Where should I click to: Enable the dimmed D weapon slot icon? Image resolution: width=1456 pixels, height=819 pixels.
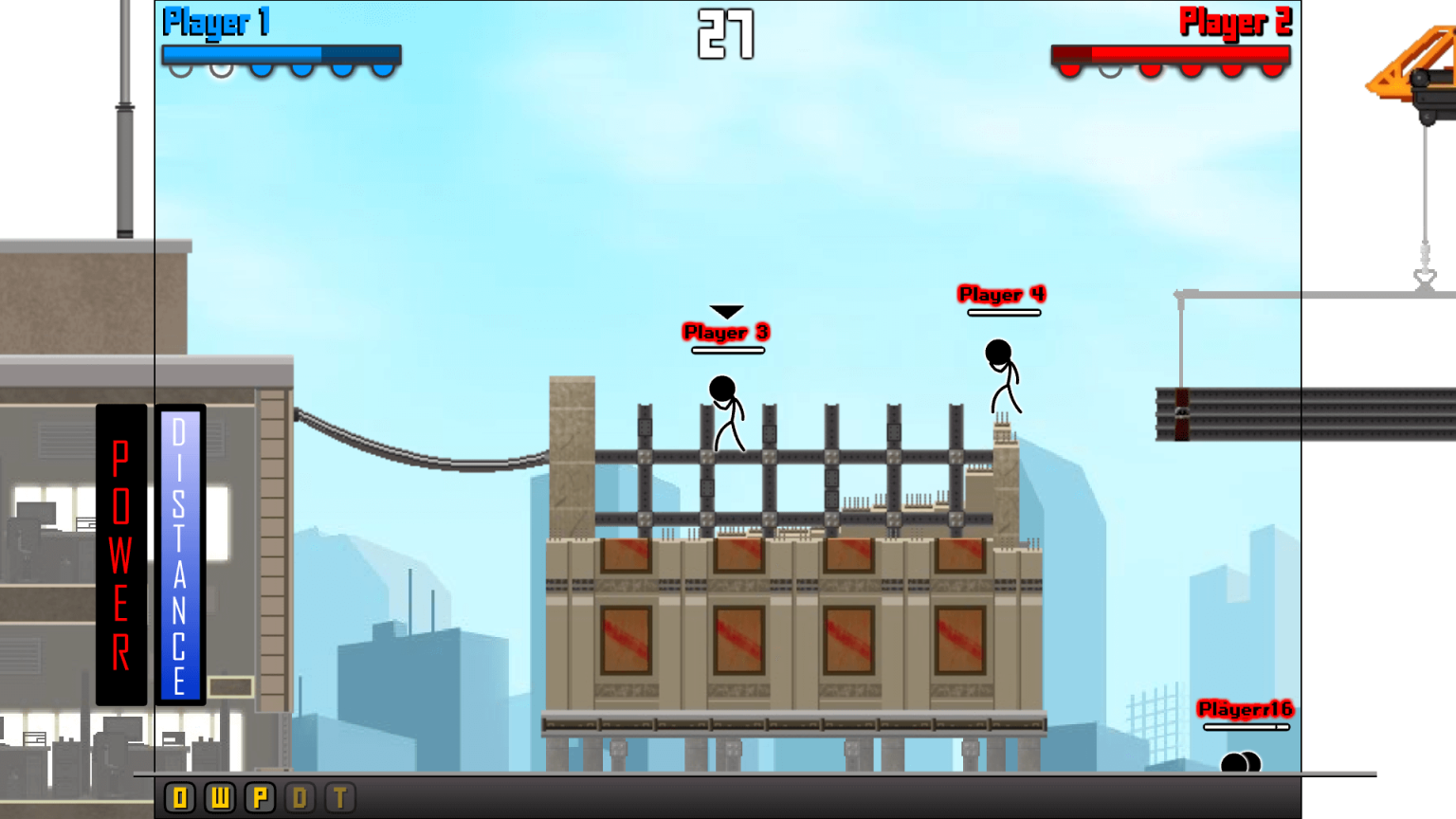pos(299,797)
